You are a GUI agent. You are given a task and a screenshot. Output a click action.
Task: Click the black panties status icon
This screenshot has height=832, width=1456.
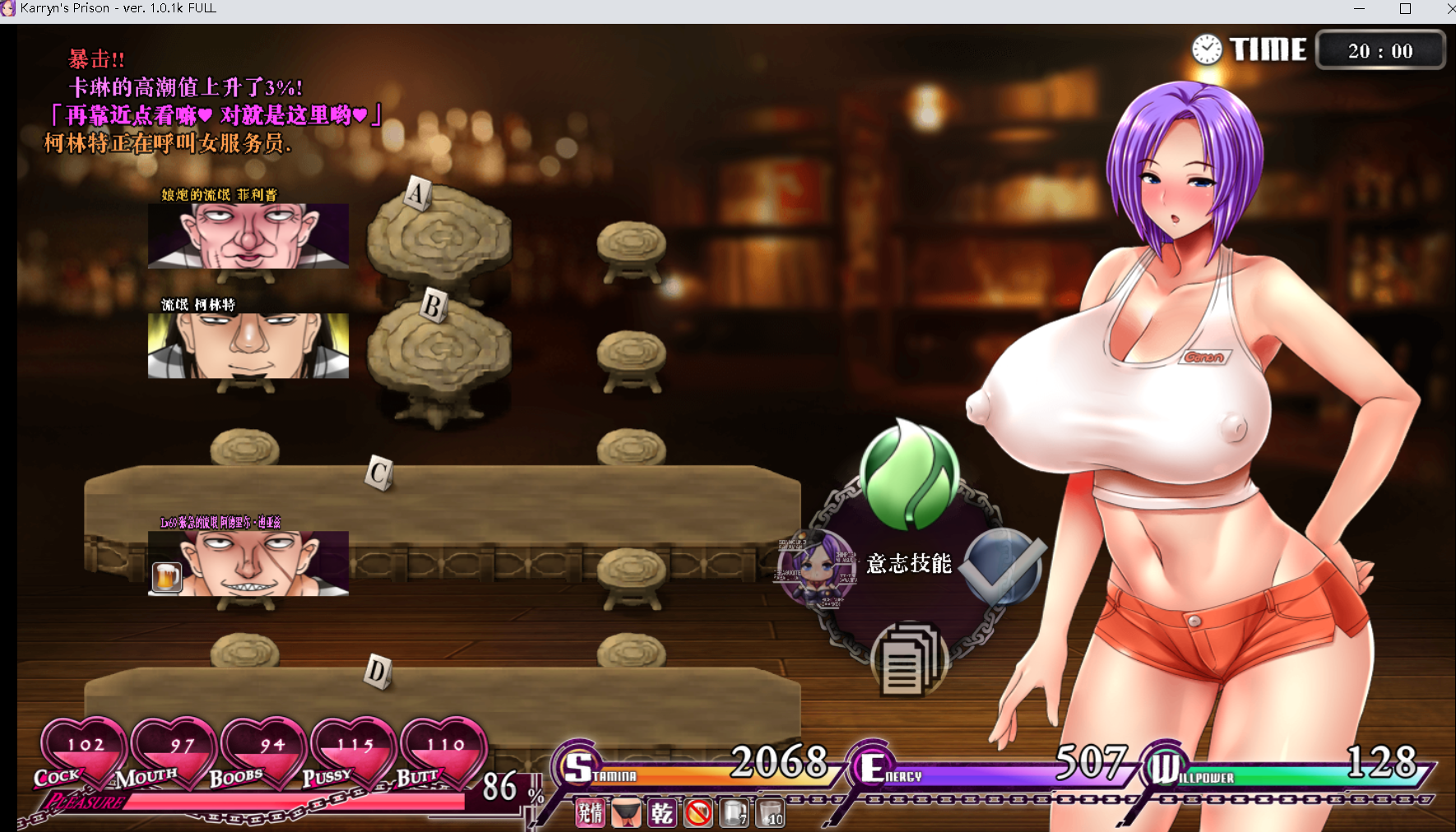626,813
